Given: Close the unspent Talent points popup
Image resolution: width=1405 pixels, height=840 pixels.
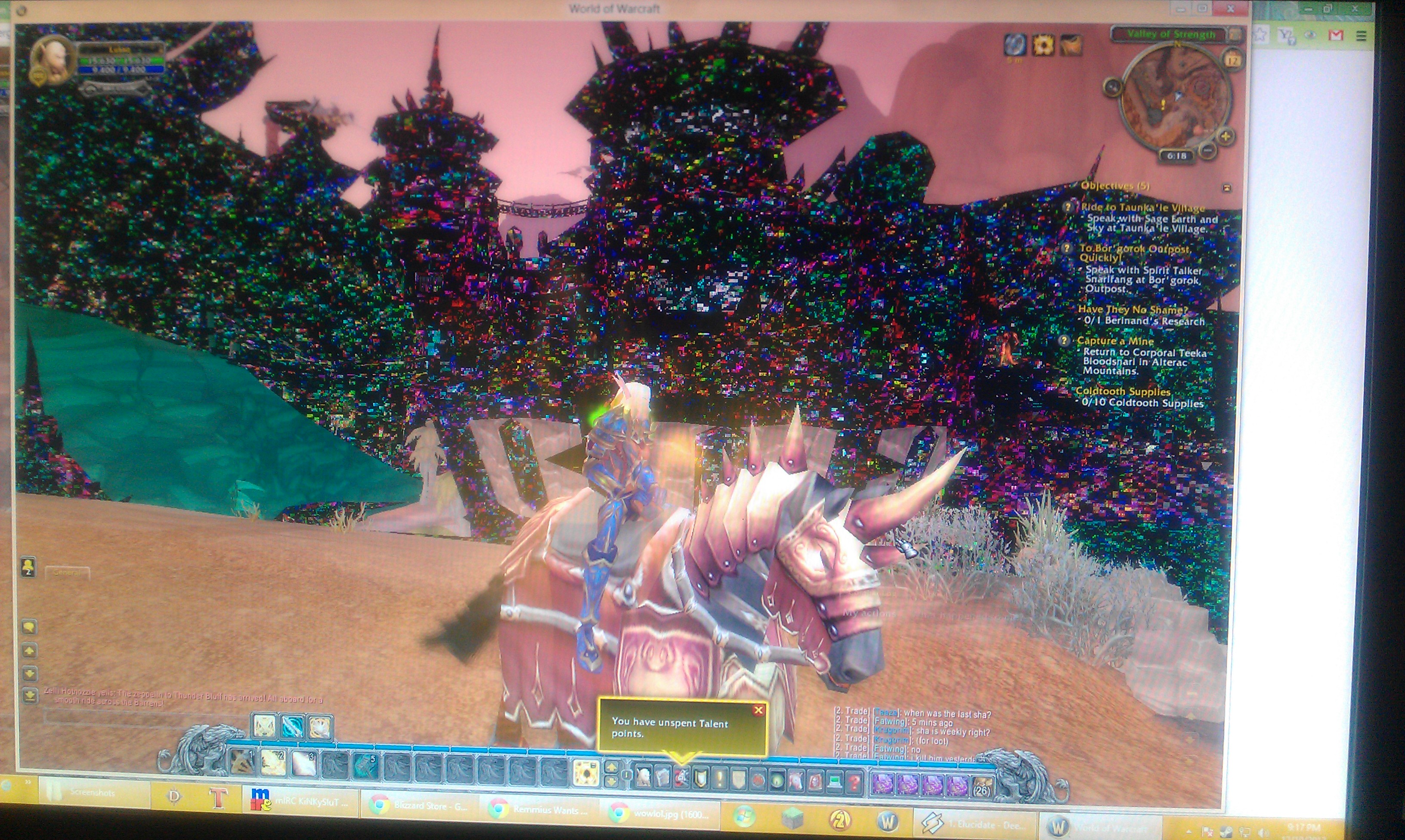Looking at the screenshot, I should tap(758, 710).
